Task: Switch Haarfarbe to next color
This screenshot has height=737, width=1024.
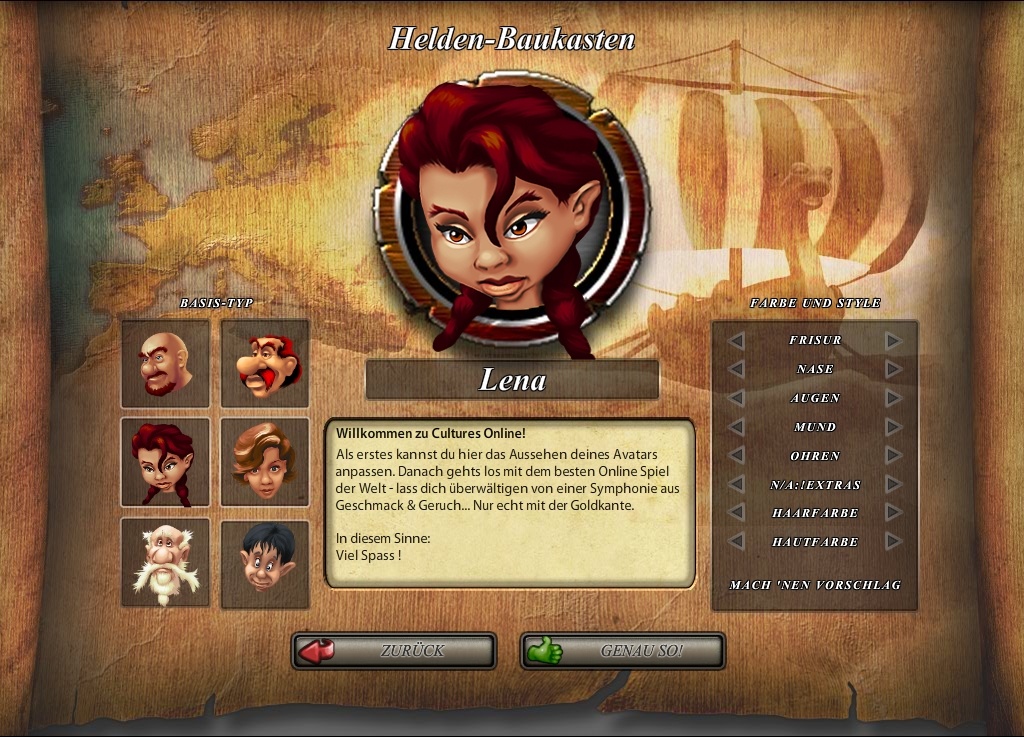Action: coord(893,513)
